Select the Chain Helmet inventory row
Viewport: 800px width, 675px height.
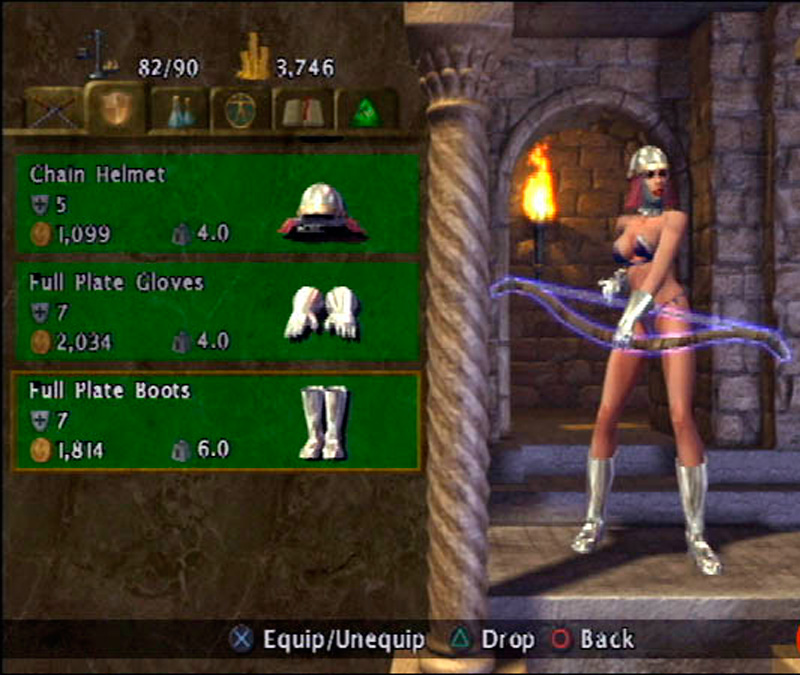[214, 204]
